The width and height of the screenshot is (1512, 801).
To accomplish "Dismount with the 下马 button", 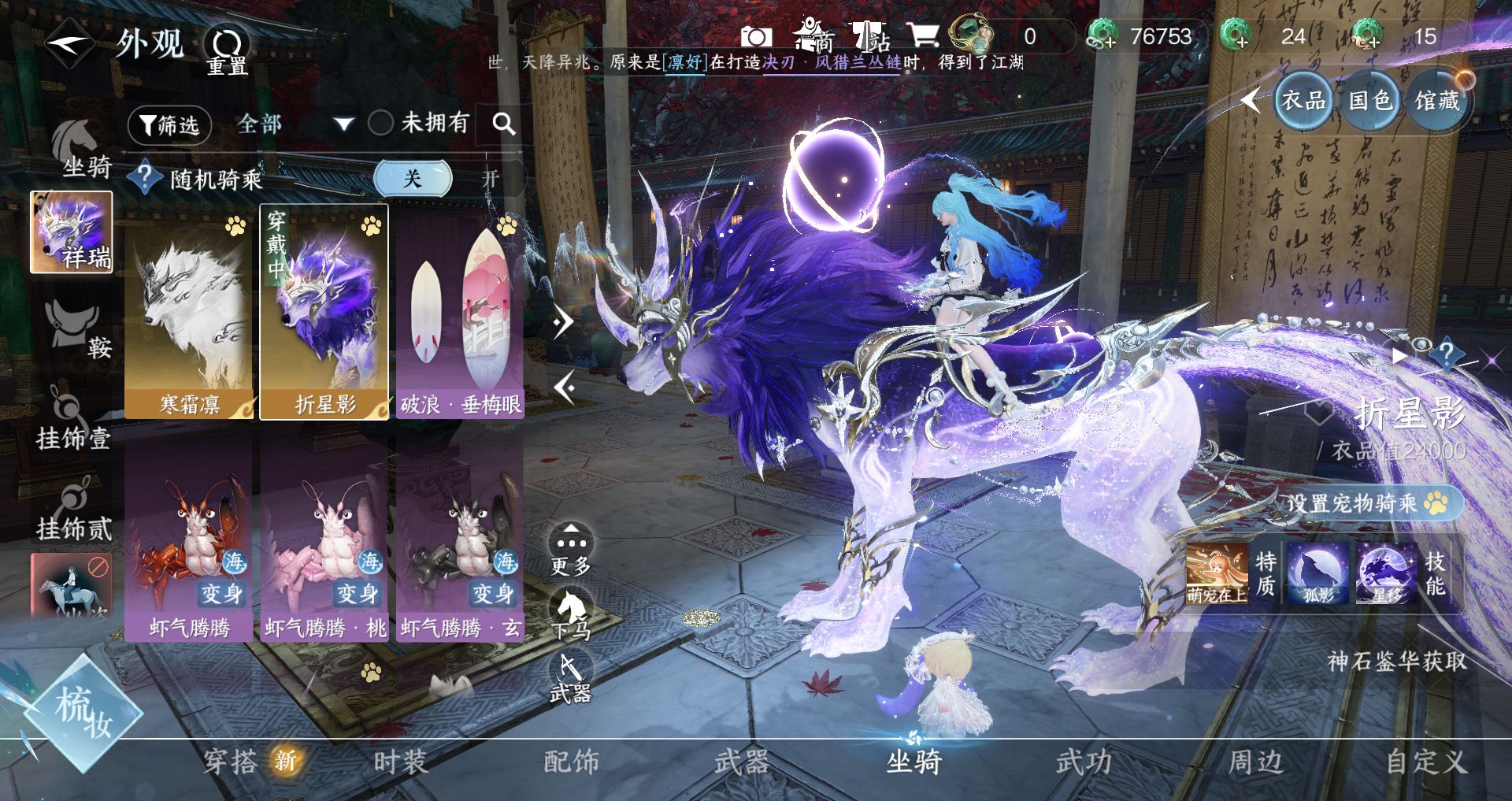I will 571,614.
